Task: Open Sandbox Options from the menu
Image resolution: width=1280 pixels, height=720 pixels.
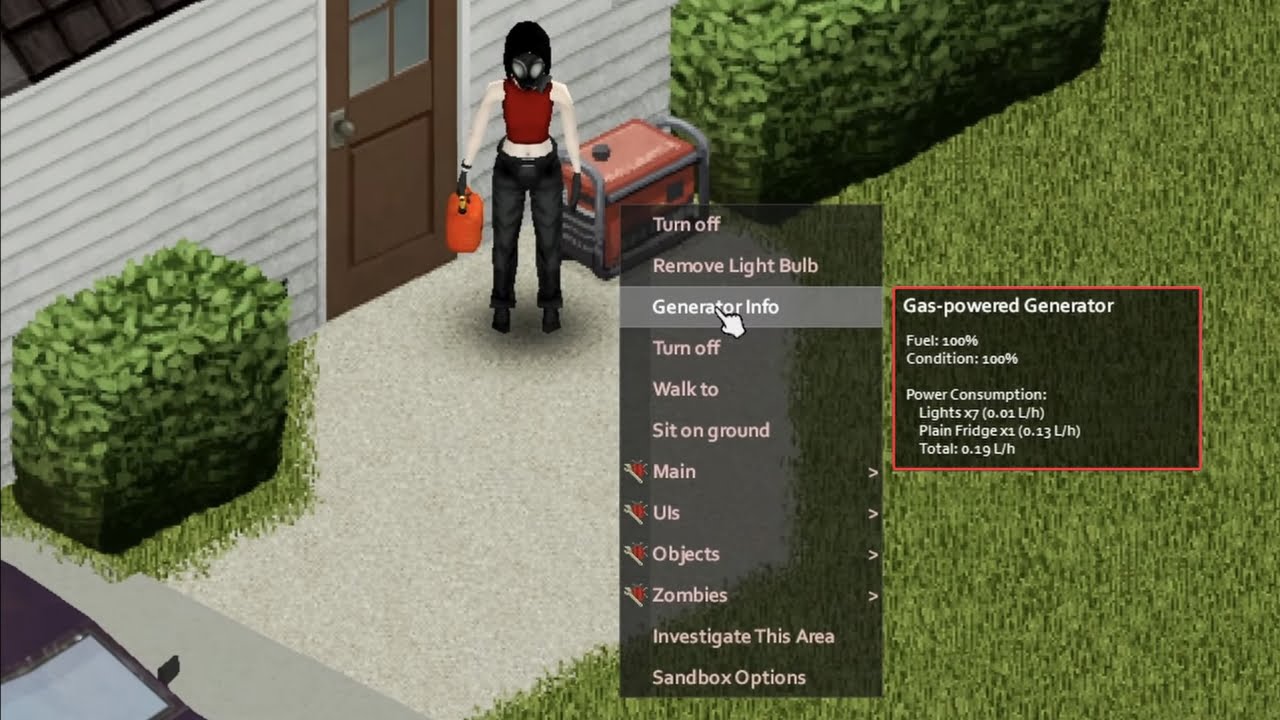Action: (x=726, y=676)
